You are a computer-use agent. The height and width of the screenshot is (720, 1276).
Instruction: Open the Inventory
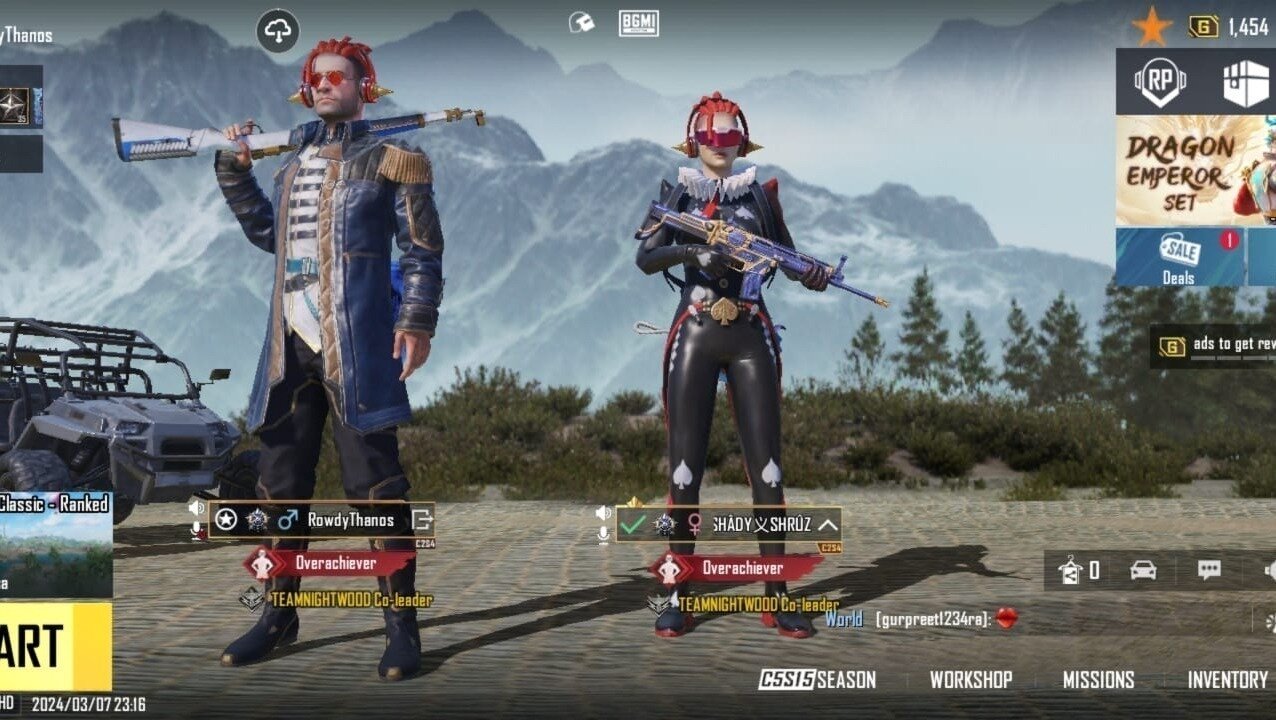click(1227, 680)
